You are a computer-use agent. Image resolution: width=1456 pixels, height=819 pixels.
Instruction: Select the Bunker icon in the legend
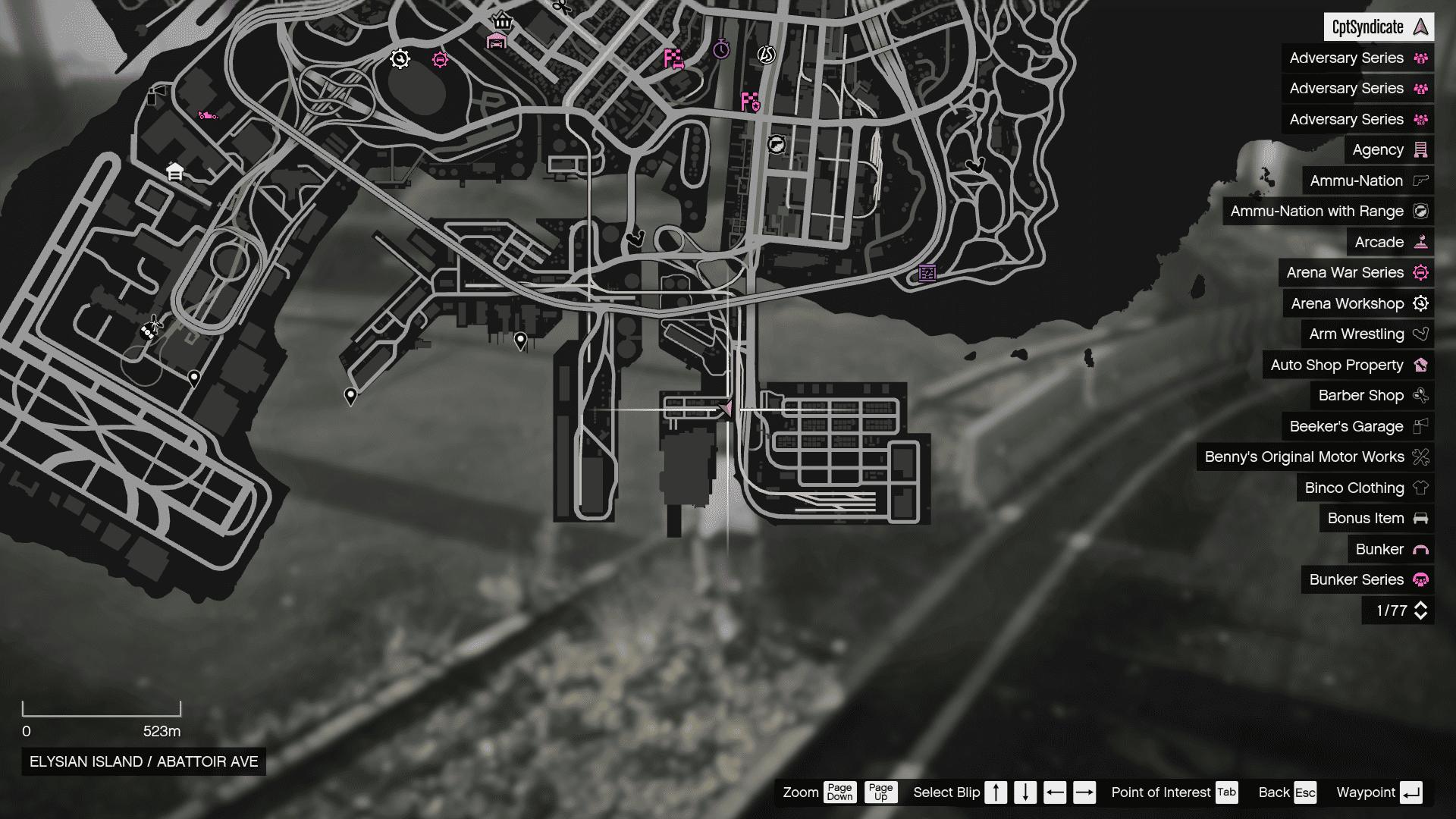(1420, 549)
